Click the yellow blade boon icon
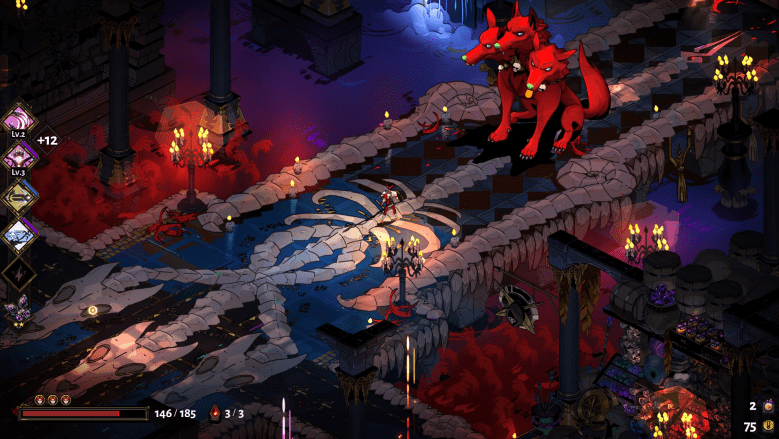This screenshot has width=779, height=439. click(x=20, y=196)
